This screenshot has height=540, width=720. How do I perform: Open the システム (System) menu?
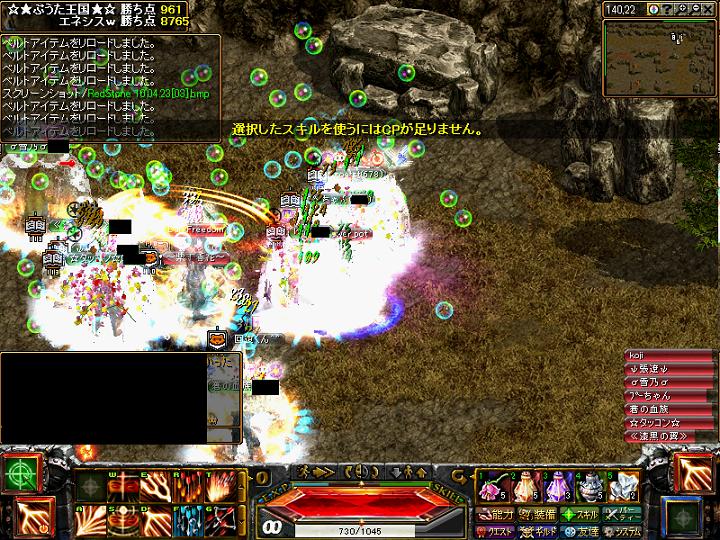621,531
